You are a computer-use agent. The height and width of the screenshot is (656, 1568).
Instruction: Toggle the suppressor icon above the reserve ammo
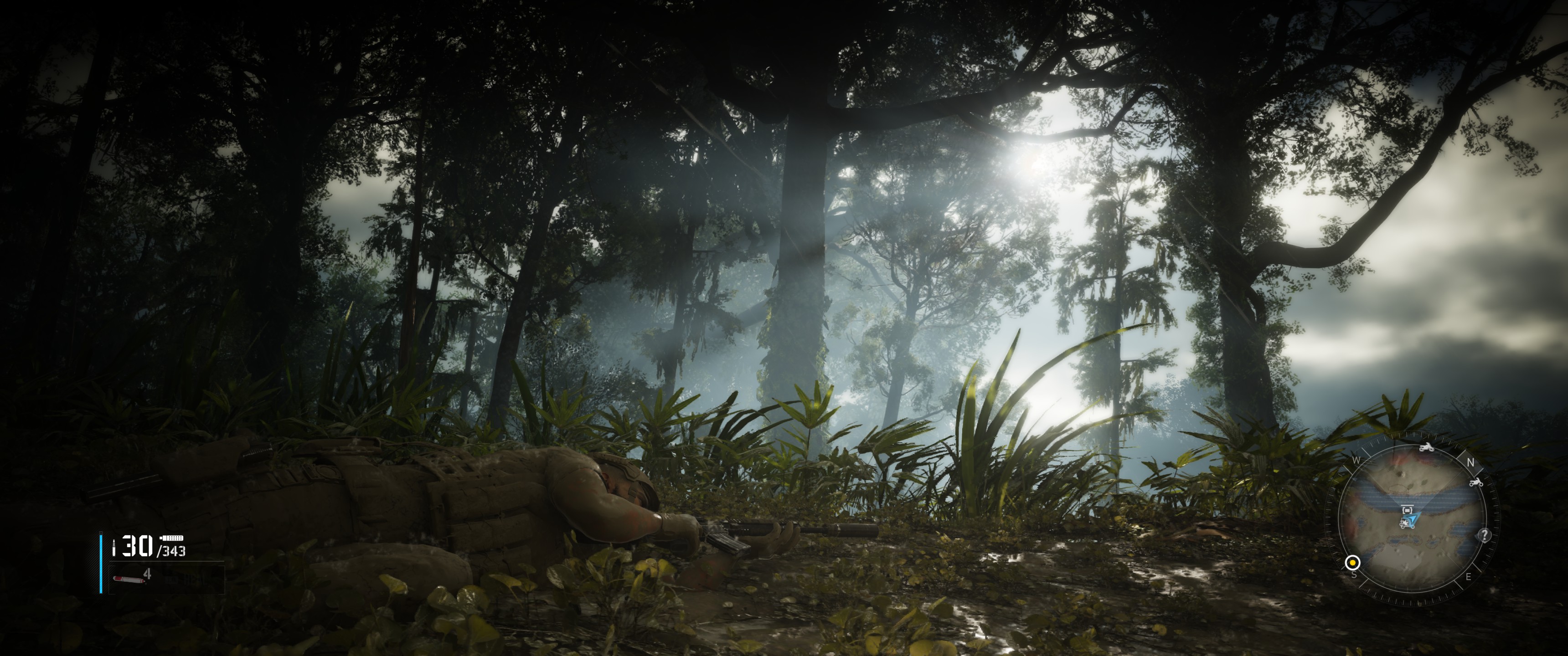172,538
